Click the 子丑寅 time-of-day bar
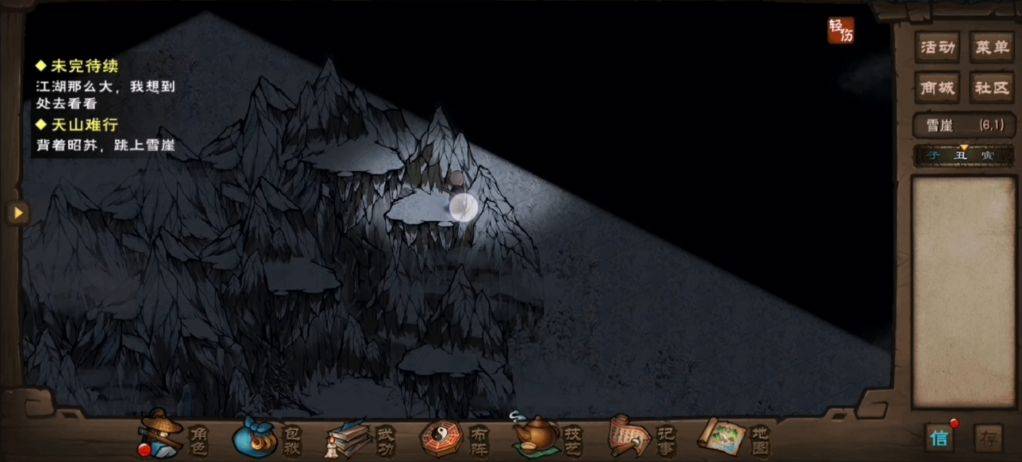This screenshot has width=1022, height=462. coord(963,155)
